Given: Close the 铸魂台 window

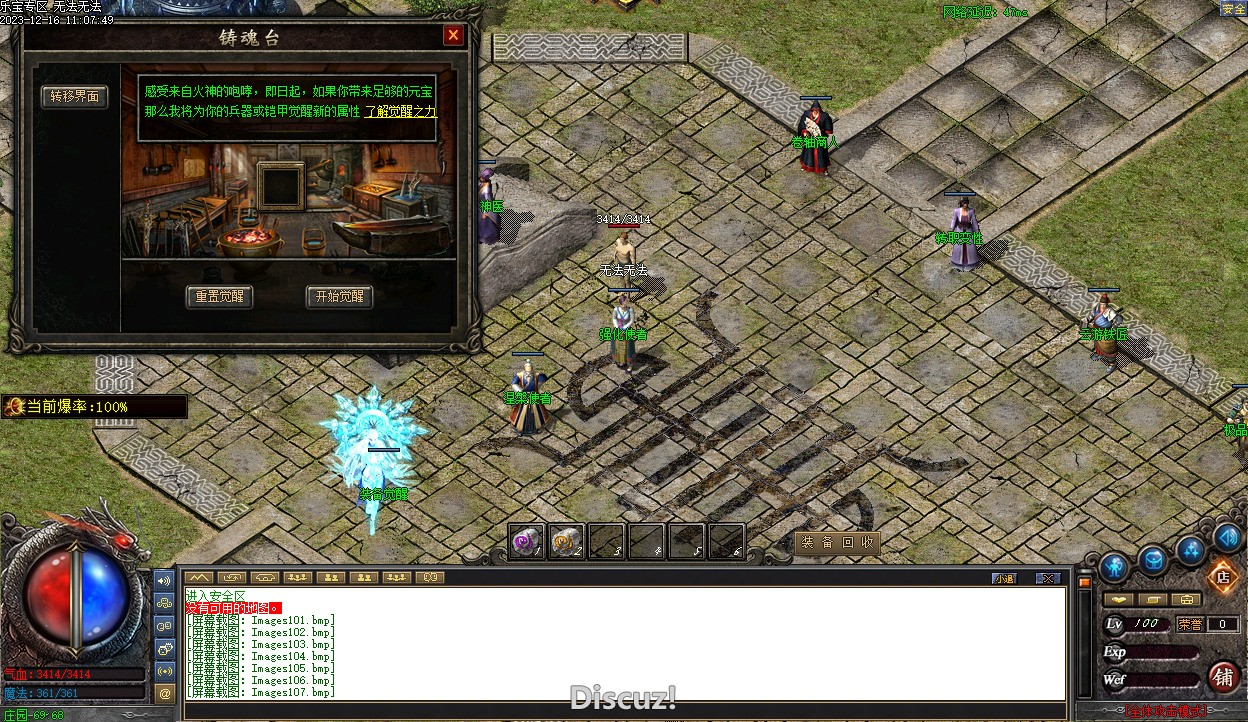Looking at the screenshot, I should coord(453,36).
